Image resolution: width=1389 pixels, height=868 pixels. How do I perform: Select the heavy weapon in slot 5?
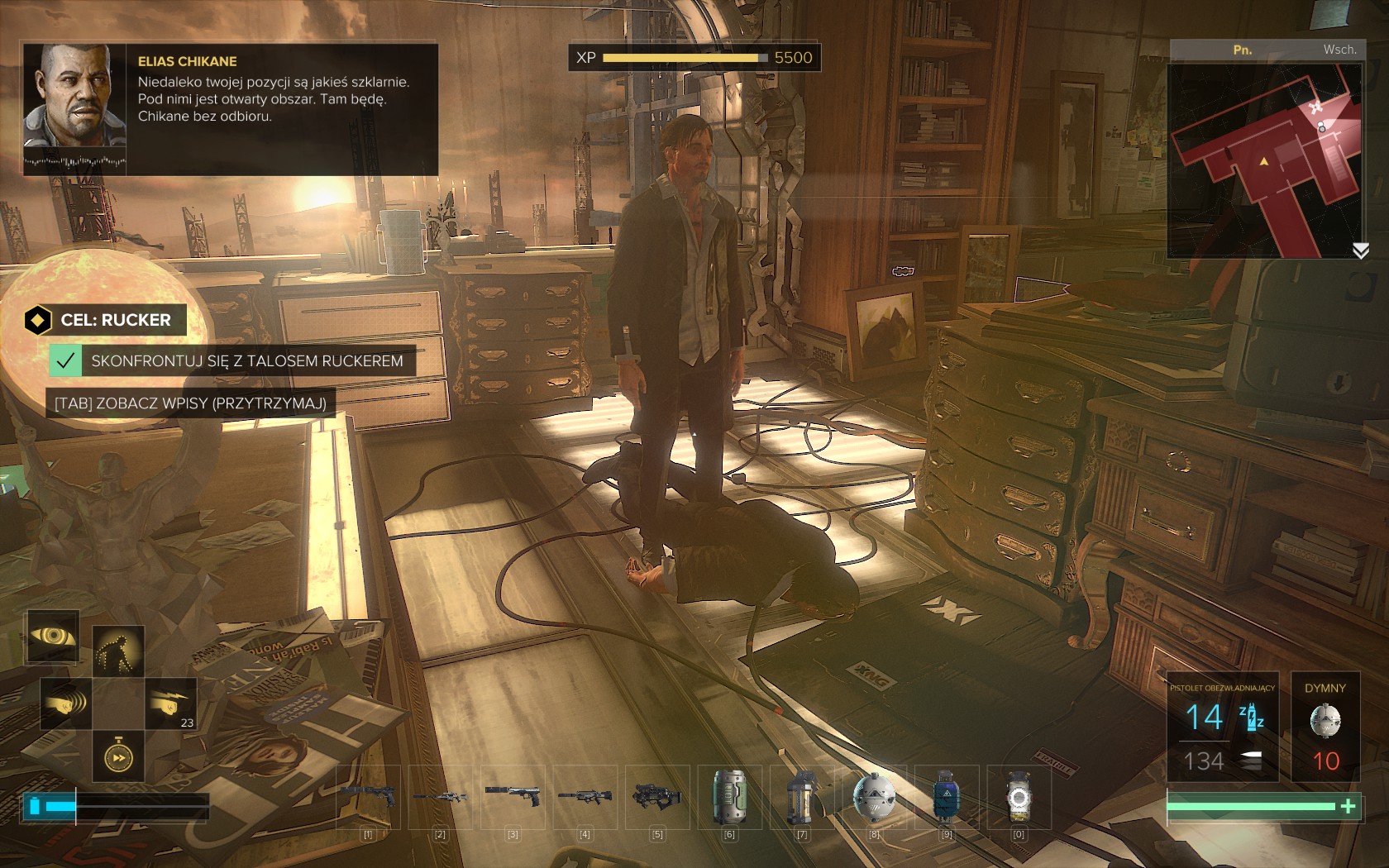coord(657,797)
